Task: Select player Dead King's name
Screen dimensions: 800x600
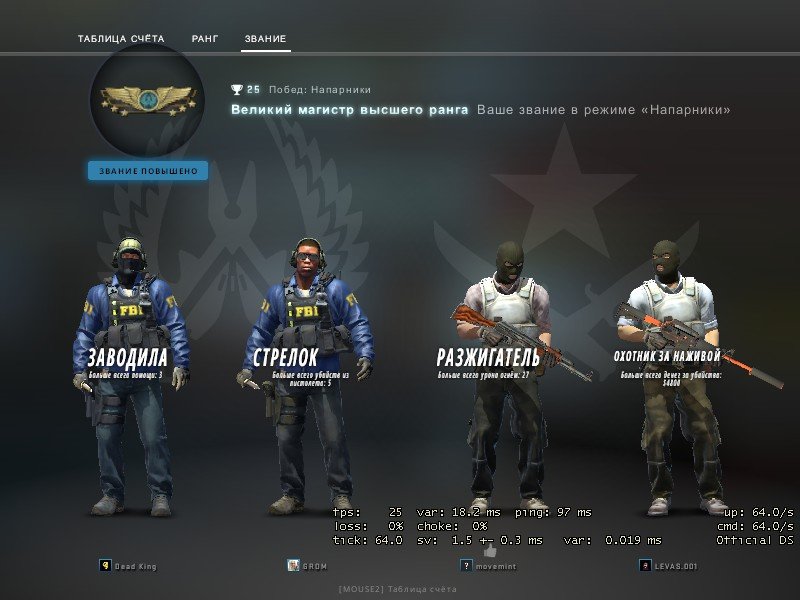Action: pyautogui.click(x=136, y=565)
